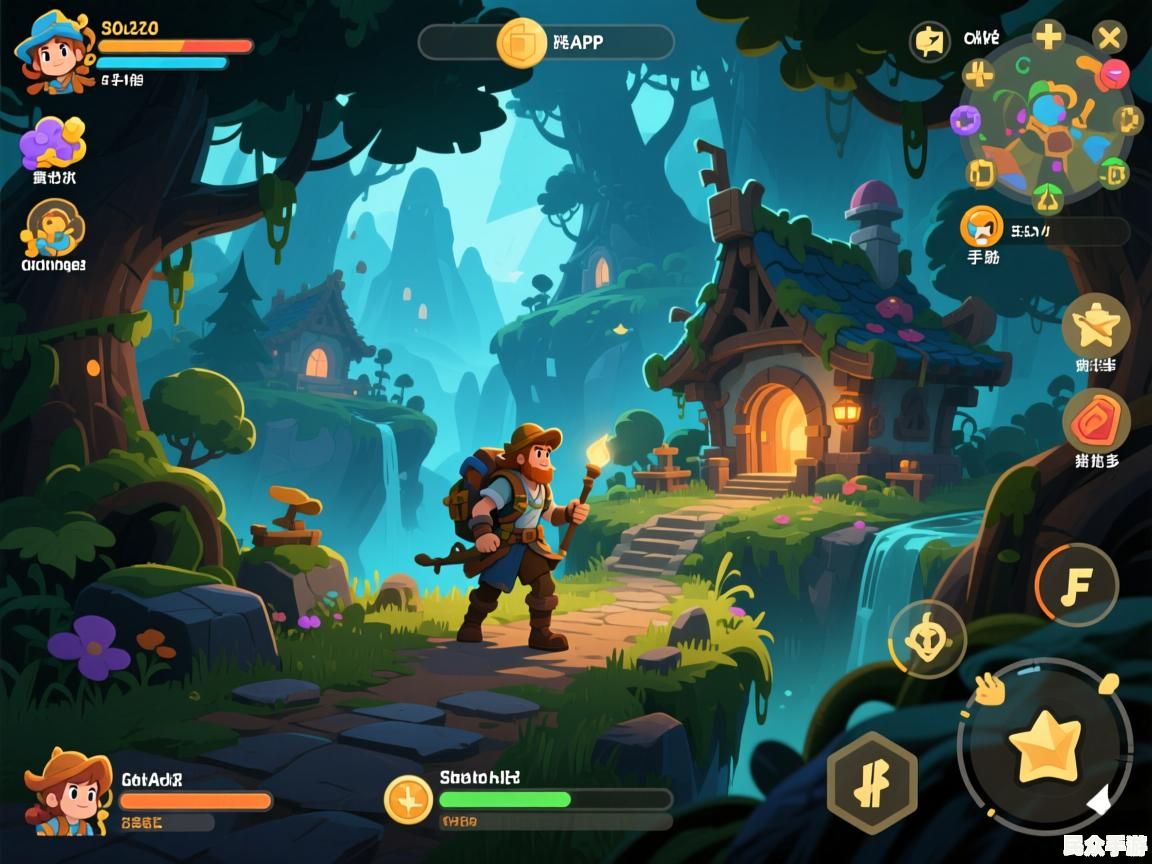The height and width of the screenshot is (864, 1152).
Task: Select the purple marker on minimap edge
Action: click(x=965, y=120)
